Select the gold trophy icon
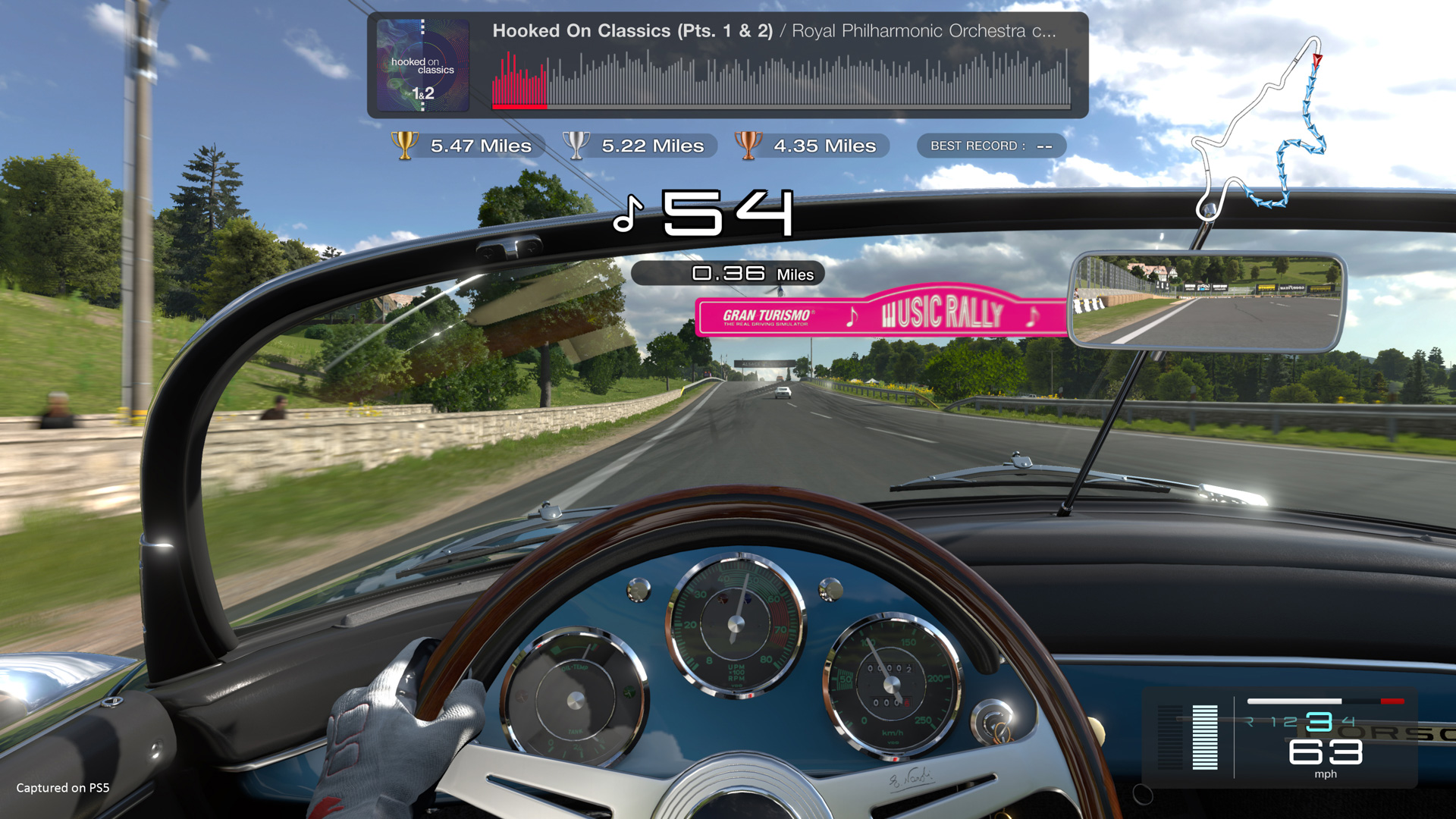 pos(406,146)
